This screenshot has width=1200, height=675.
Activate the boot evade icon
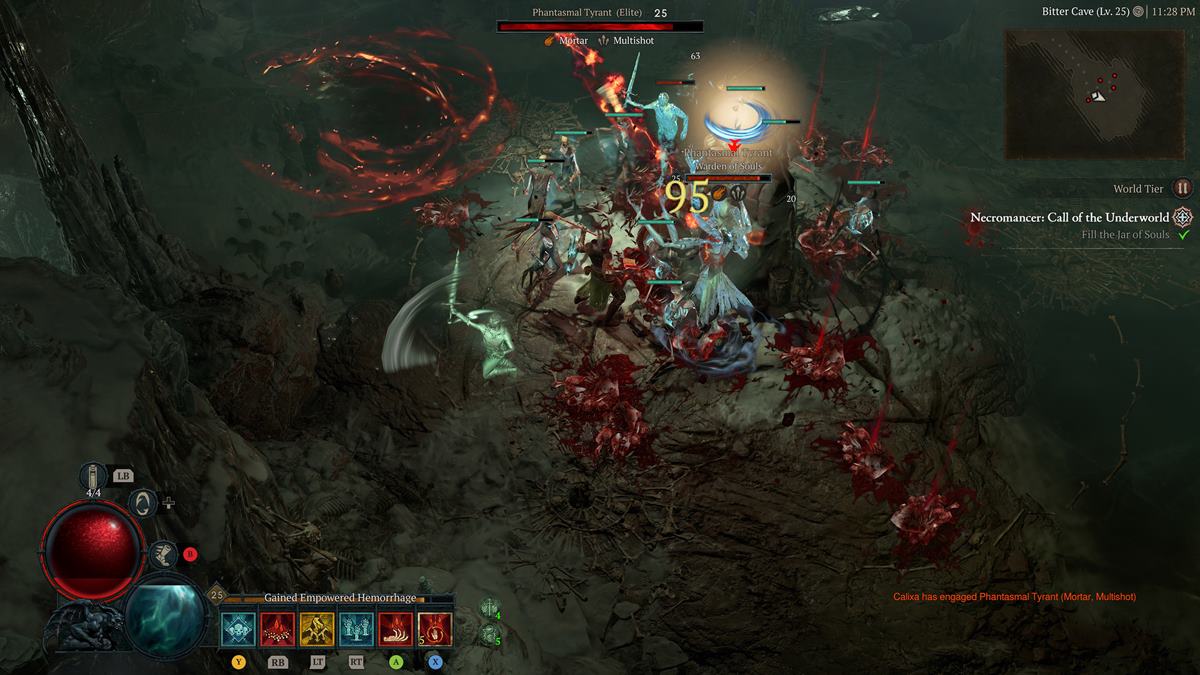pos(162,554)
